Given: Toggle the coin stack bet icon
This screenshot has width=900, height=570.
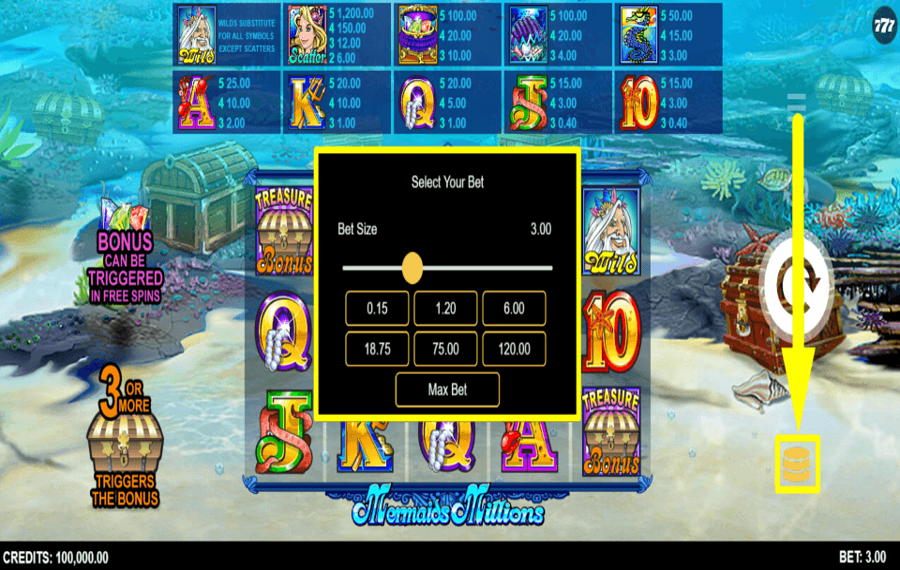Looking at the screenshot, I should [798, 464].
